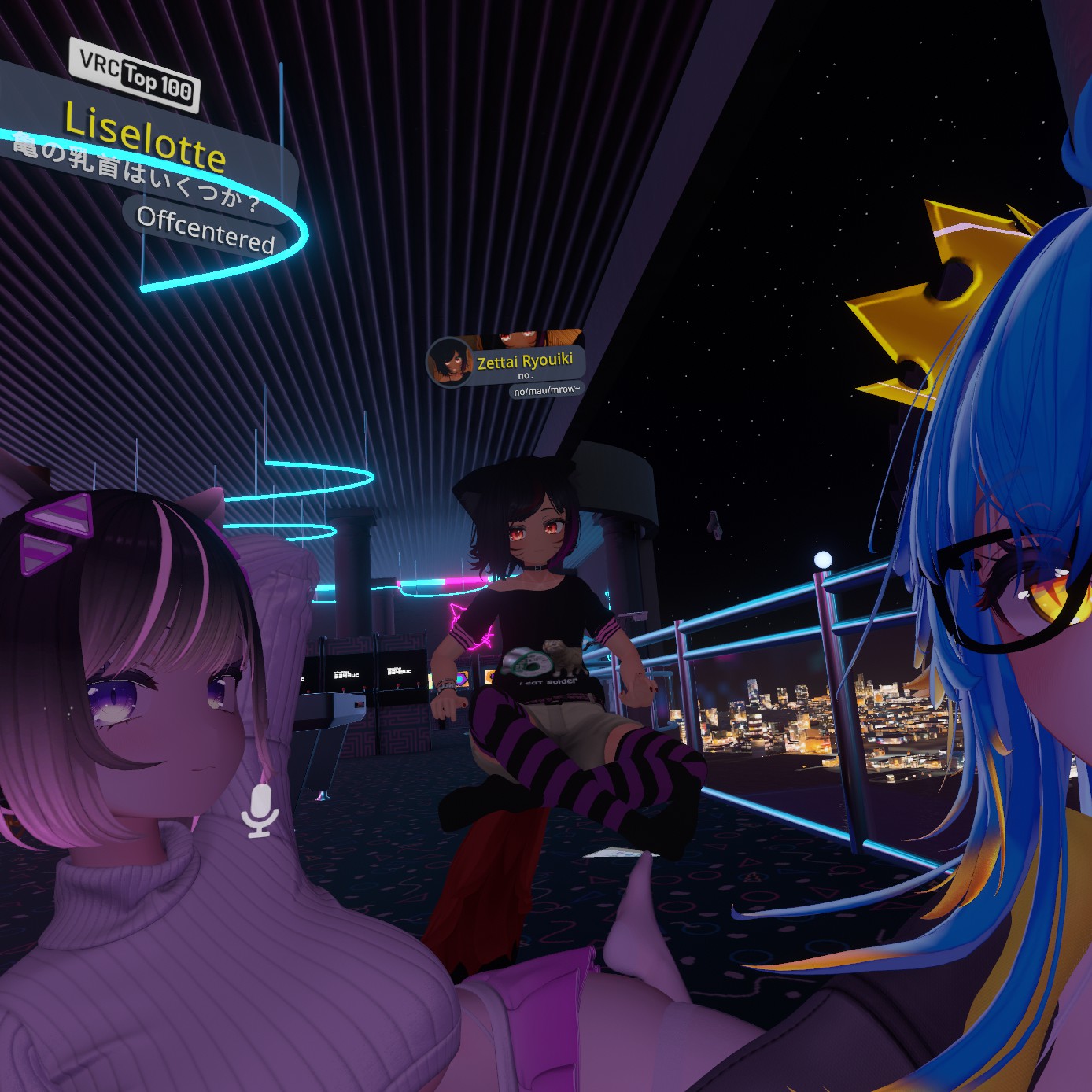Select the Zettai Ryouiki nameplate
Image resolution: width=1092 pixels, height=1092 pixels.
tap(525, 362)
